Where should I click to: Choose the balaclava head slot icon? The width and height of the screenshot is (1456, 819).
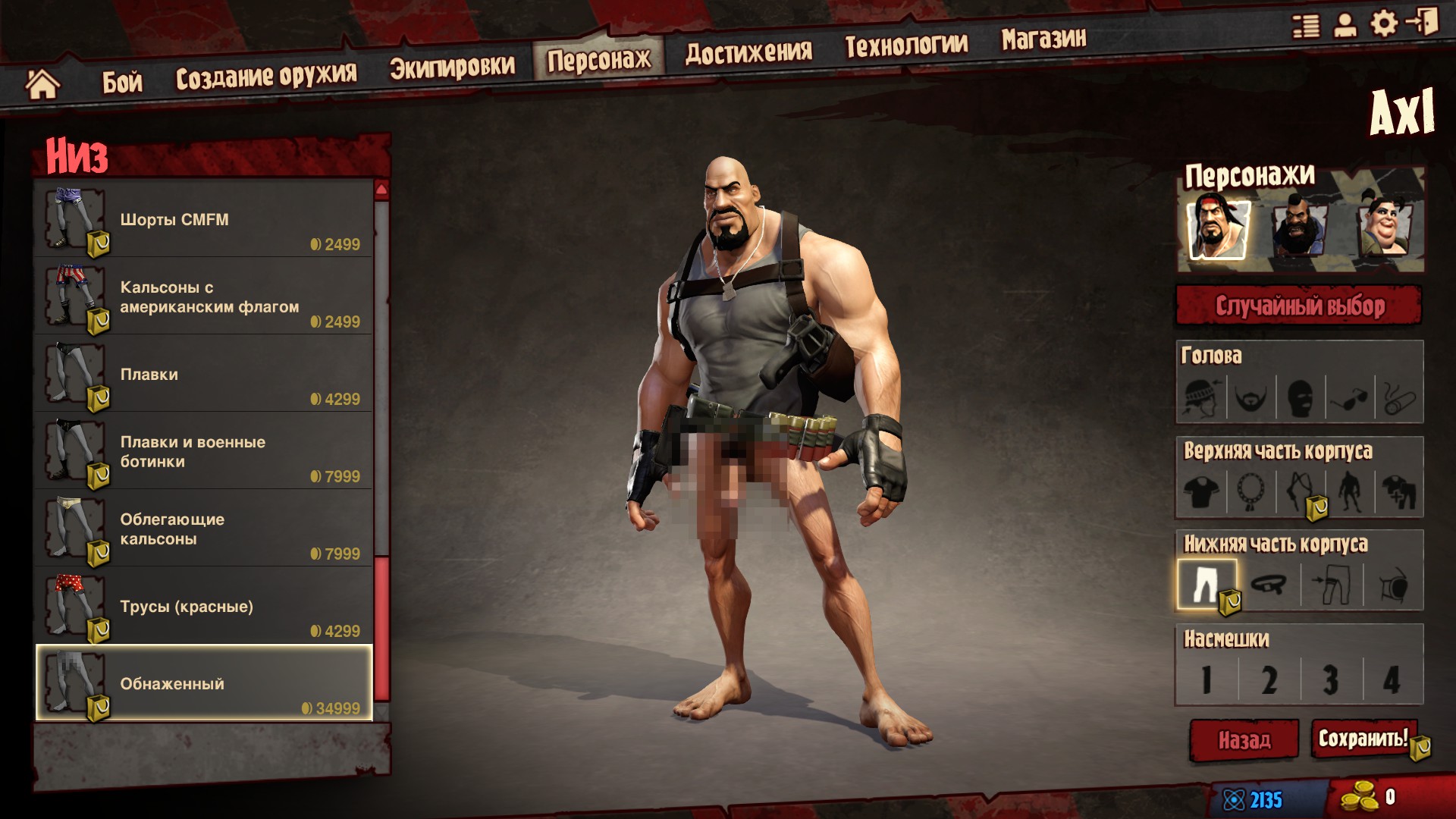1300,397
